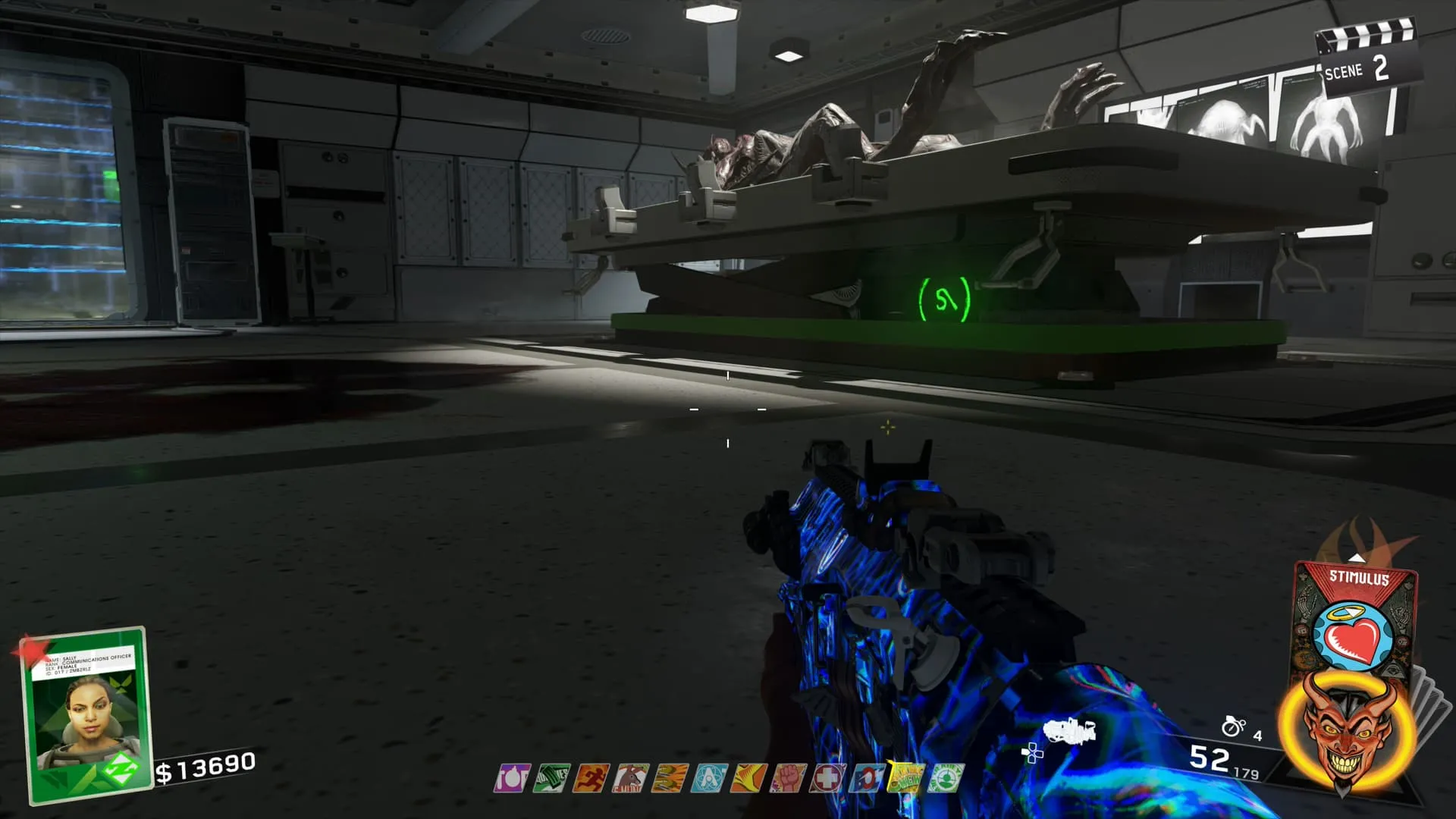1456x819 pixels.
Task: Select the green crosshair perk icon
Action: tap(946, 778)
